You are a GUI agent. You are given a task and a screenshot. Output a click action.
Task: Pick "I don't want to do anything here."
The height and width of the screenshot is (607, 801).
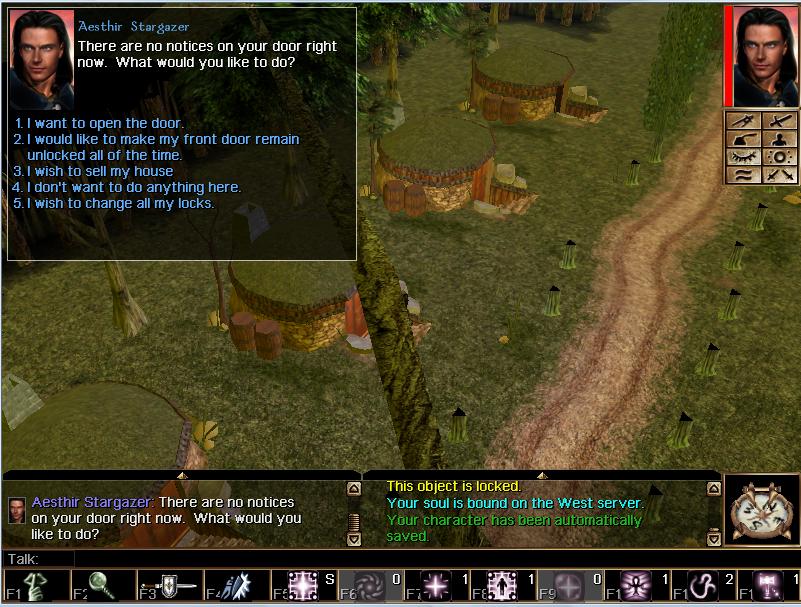coord(133,187)
